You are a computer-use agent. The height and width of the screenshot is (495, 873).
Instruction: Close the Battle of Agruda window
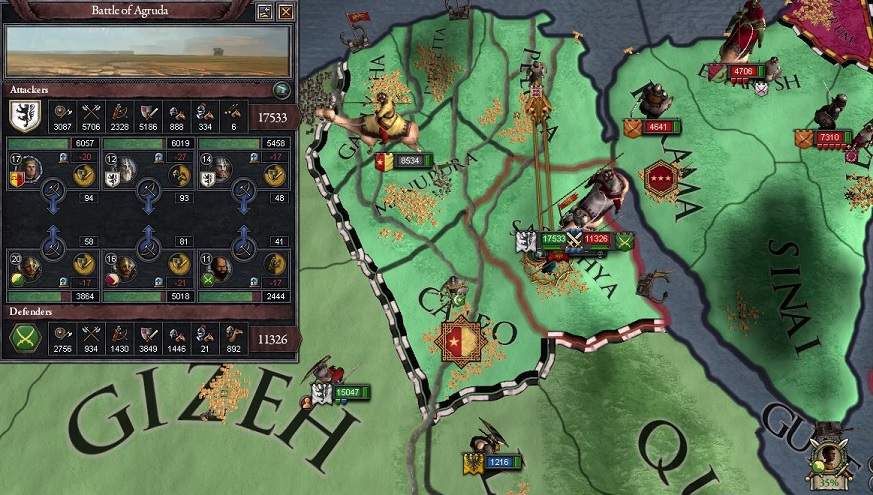pos(286,12)
